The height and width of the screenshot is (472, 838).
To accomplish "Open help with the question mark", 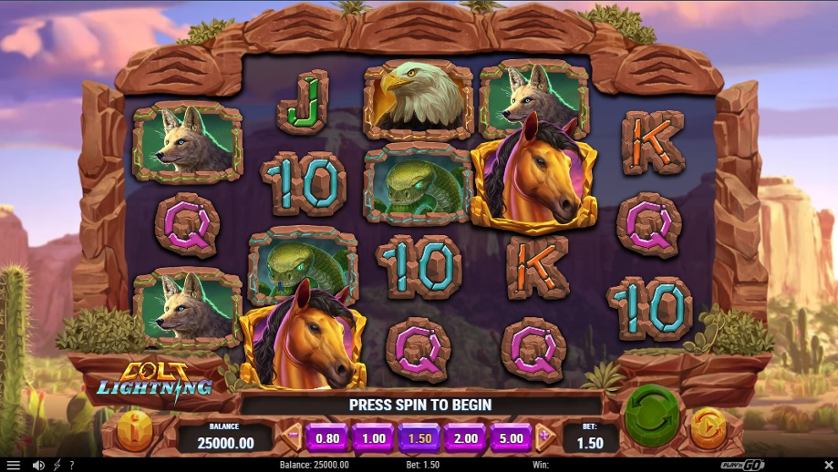I will 71,465.
